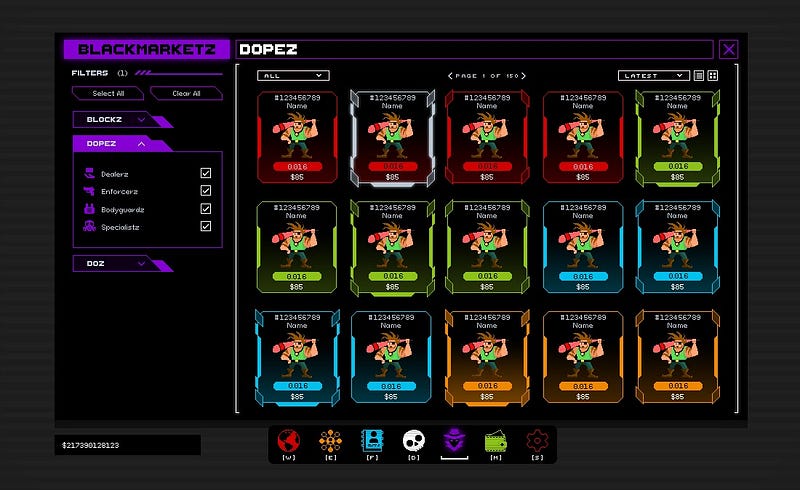Uncheck the Bodyguardz filter

tap(206, 209)
